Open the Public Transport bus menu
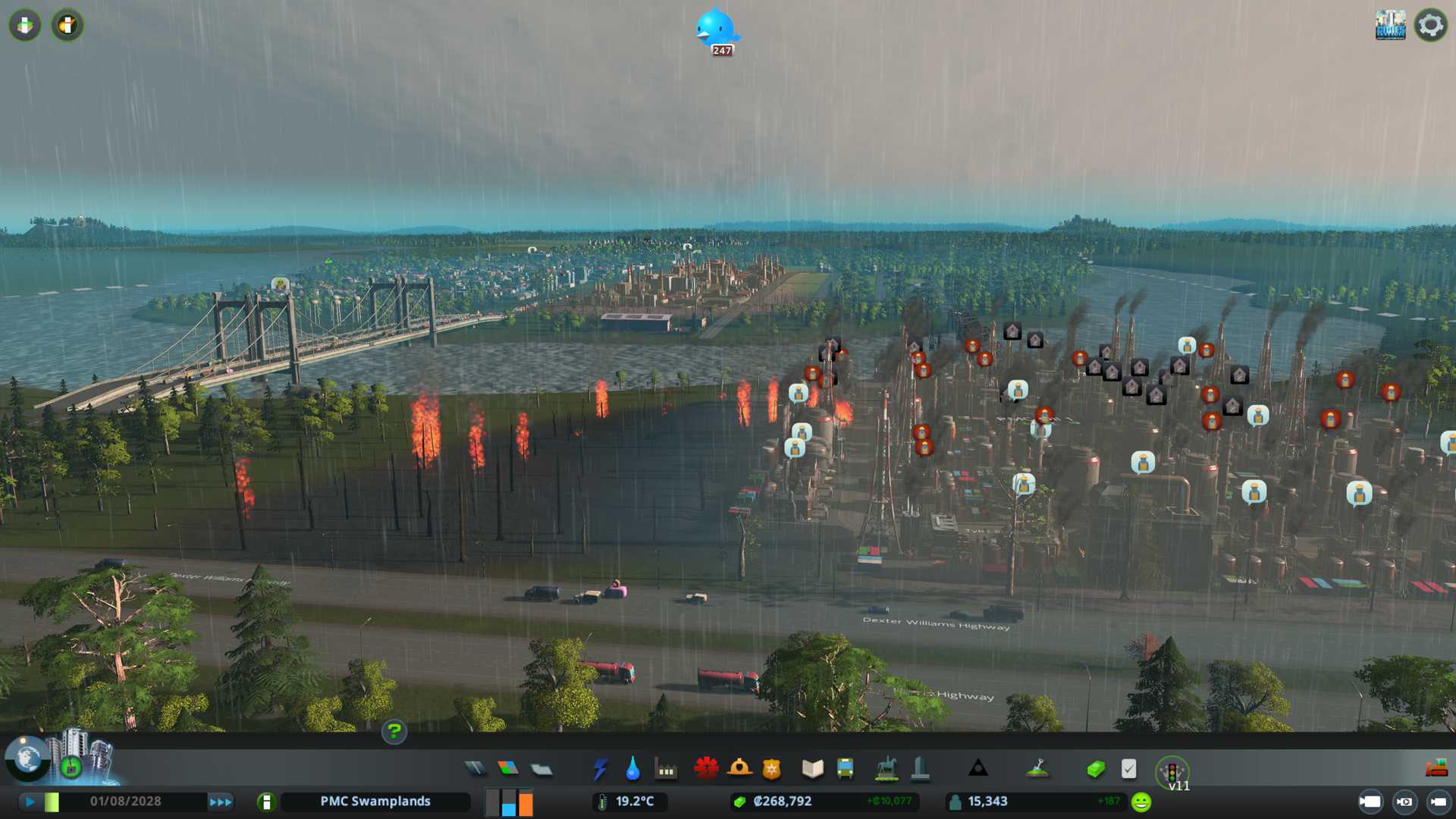Viewport: 1456px width, 819px height. [x=845, y=769]
